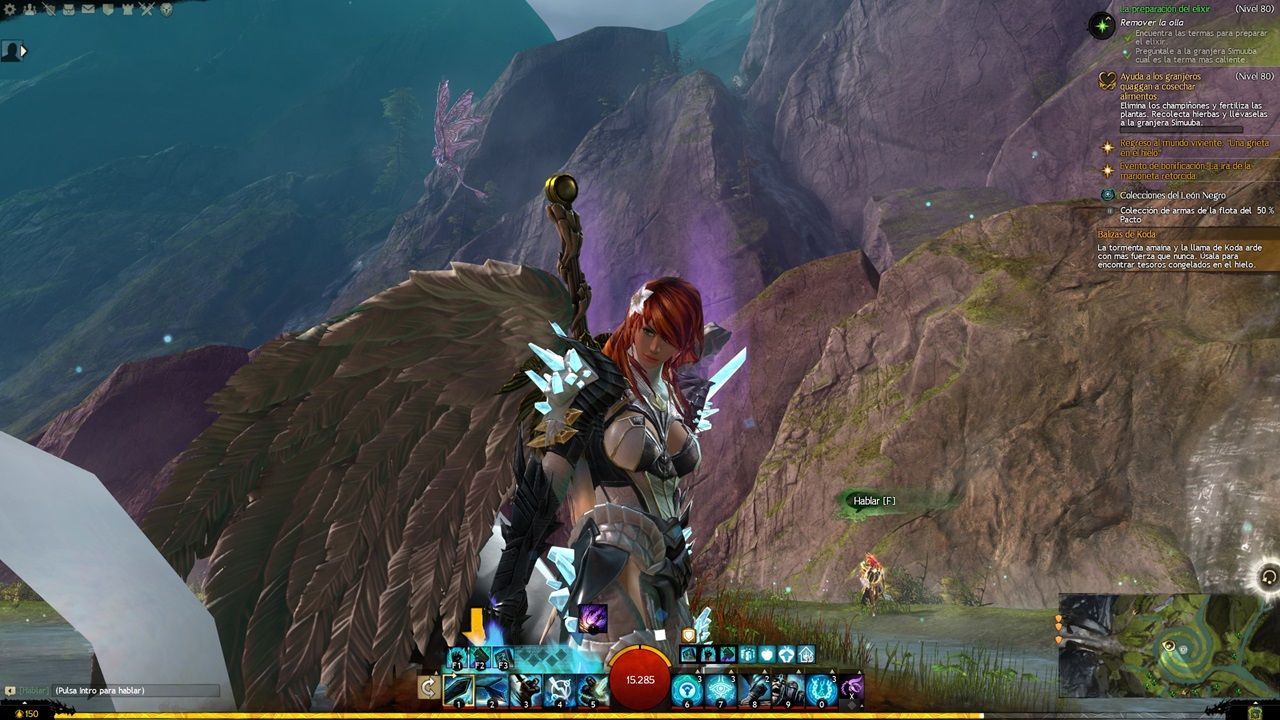This screenshot has height=720, width=1280.
Task: Use the healing skill in slot 6
Action: pos(687,689)
